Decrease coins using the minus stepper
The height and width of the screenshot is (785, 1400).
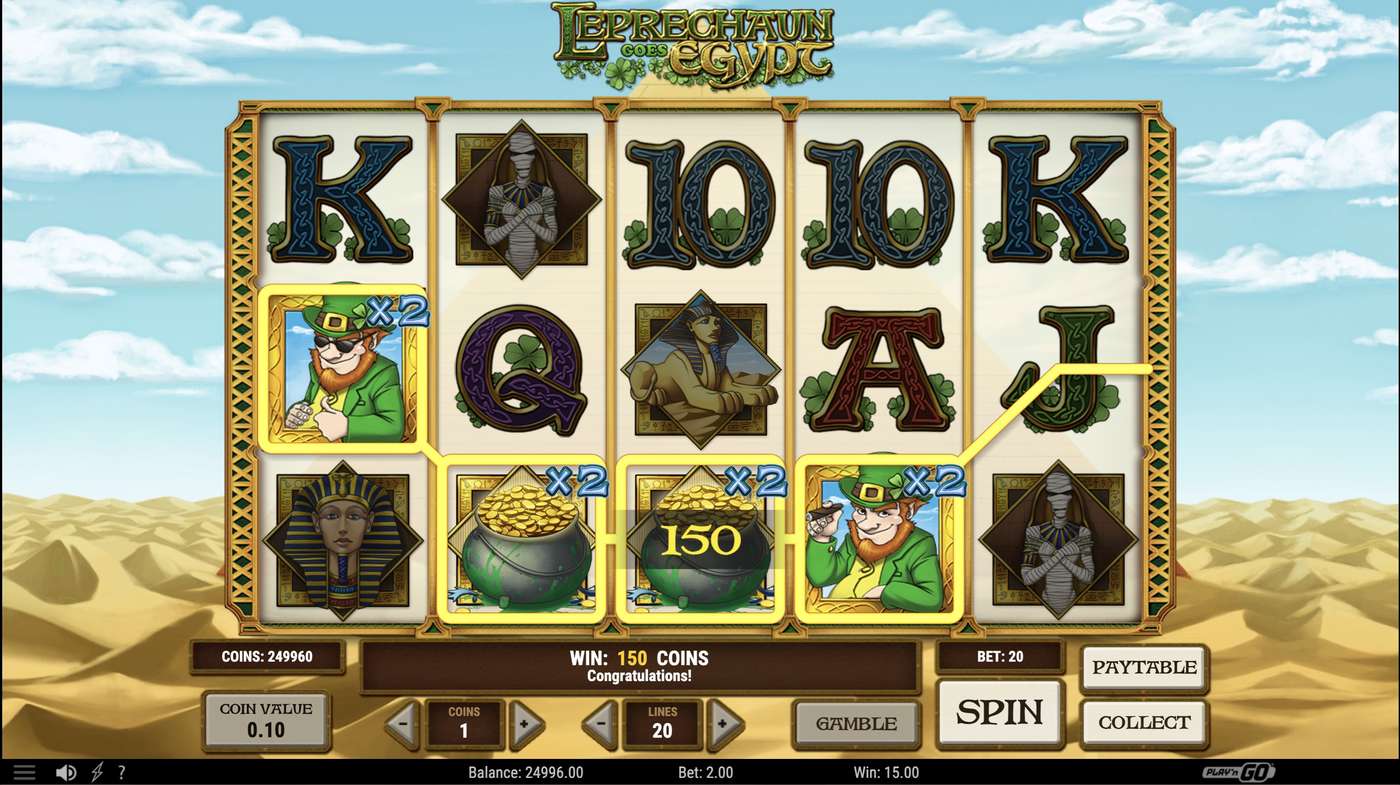[404, 723]
